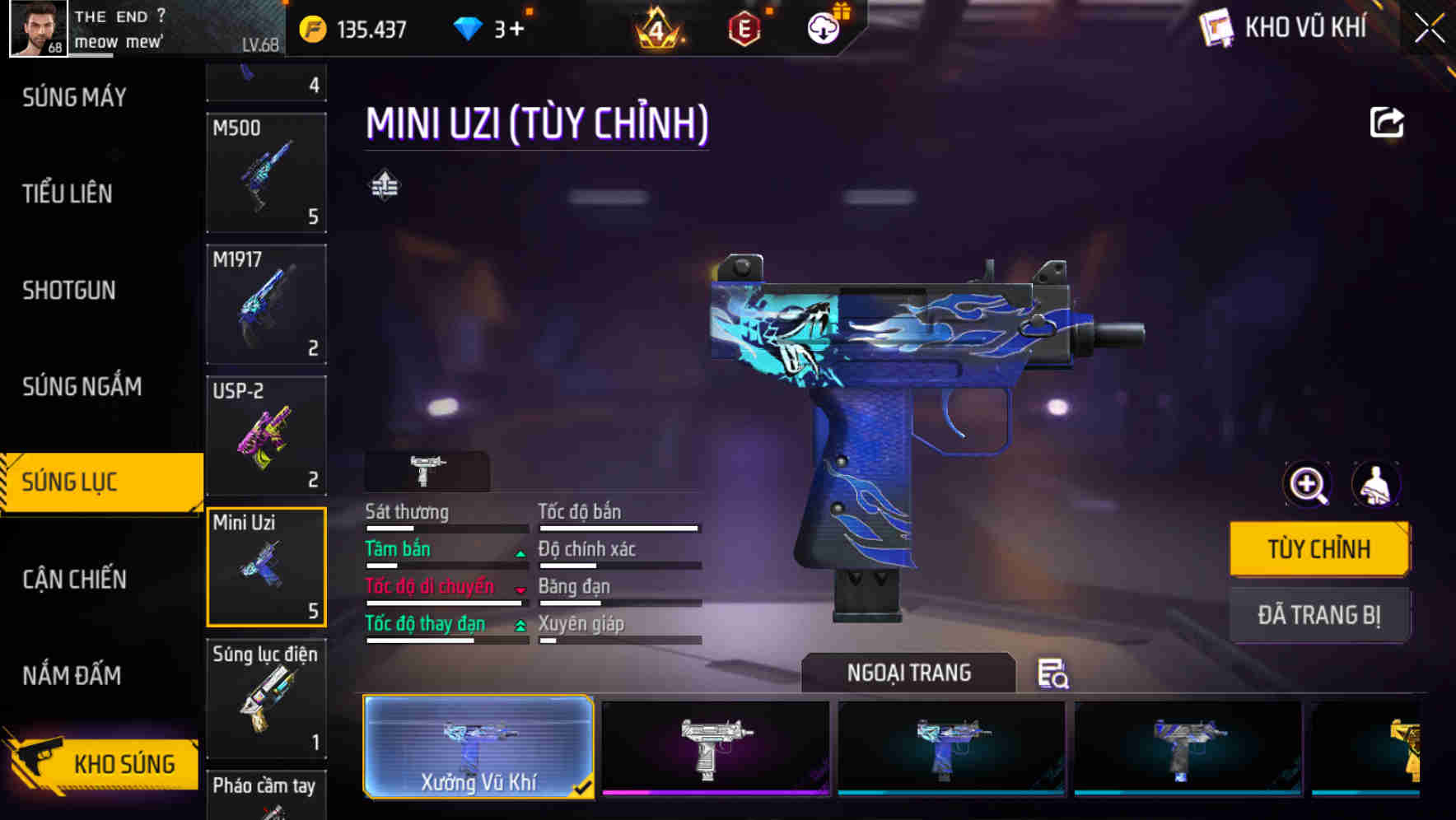1456x820 pixels.
Task: Switch to the TIỂU LIÊN category
Action: [x=68, y=193]
